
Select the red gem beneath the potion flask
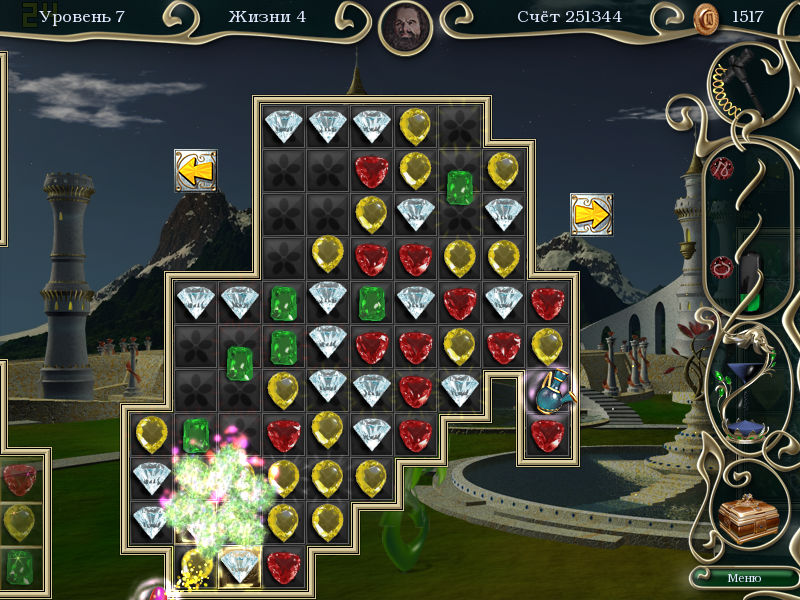547,435
